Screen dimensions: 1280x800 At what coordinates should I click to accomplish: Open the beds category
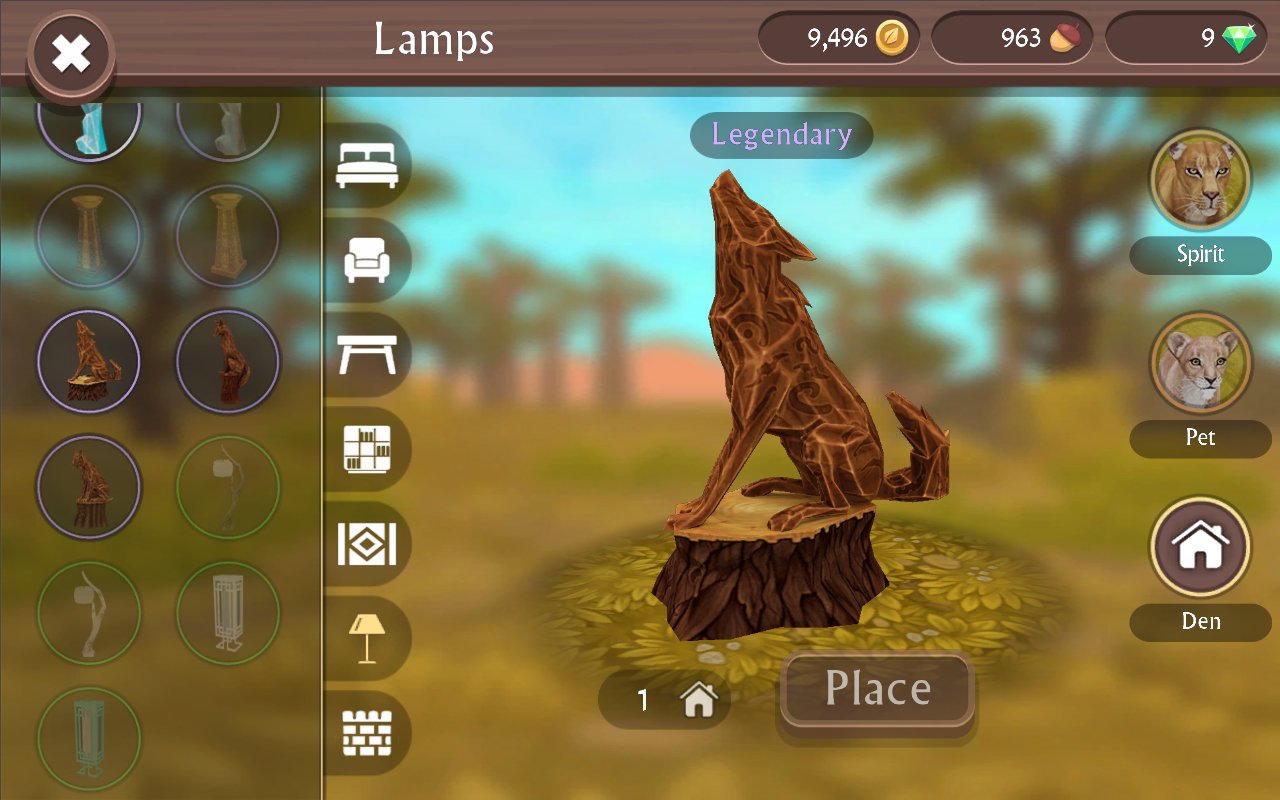tap(367, 165)
